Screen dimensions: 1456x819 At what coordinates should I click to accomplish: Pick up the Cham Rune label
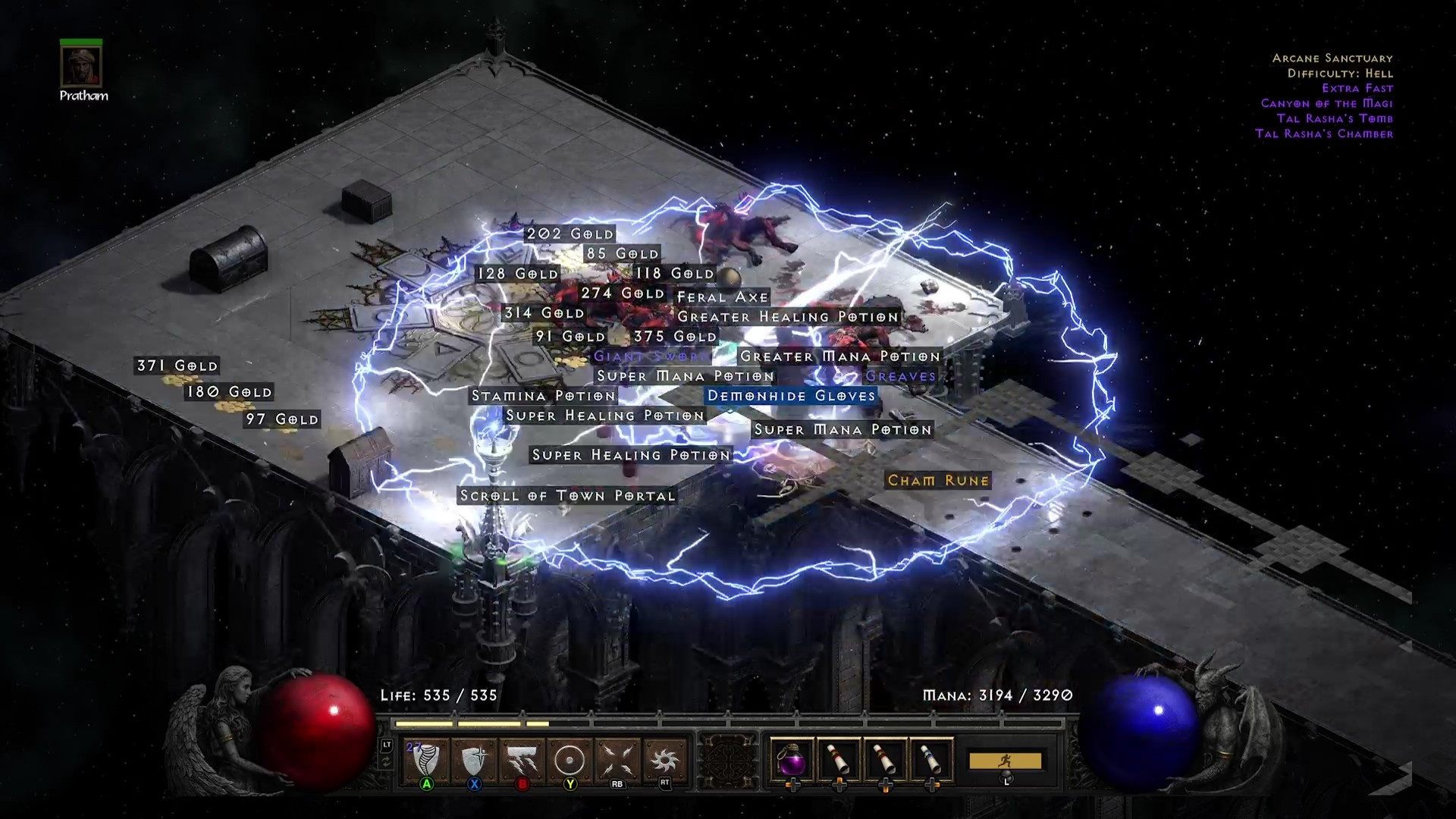pos(938,481)
